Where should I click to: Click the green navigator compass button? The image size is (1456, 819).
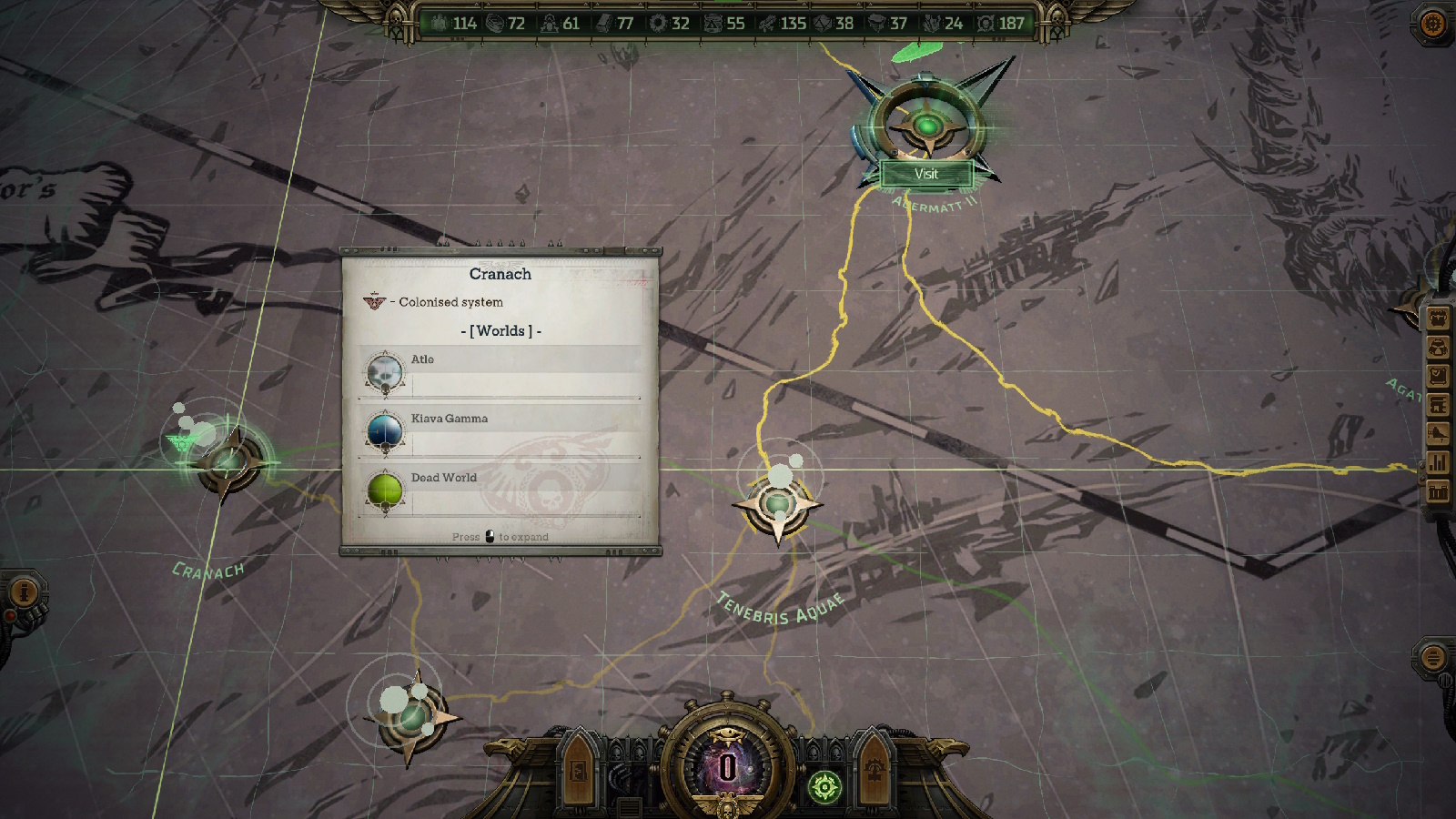coord(824,786)
